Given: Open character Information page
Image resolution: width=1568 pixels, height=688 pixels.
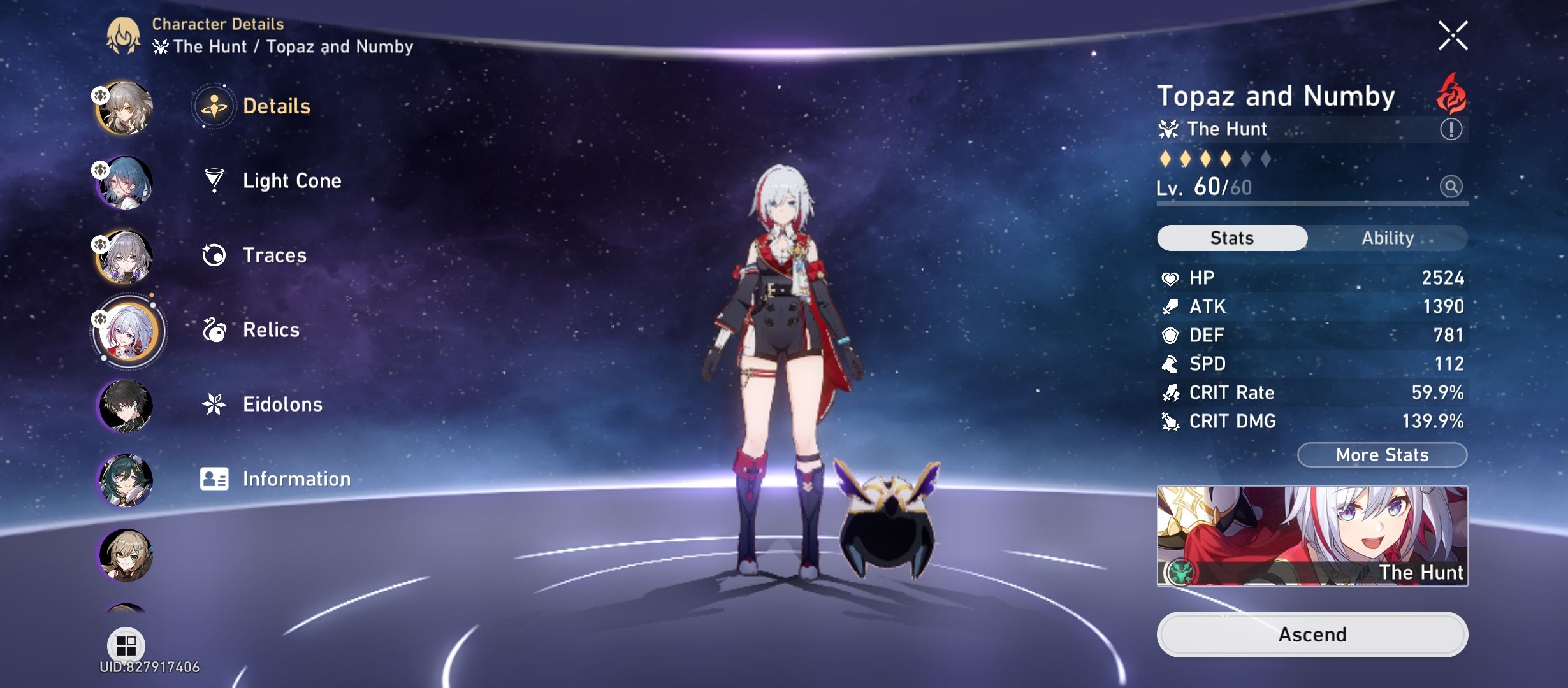Looking at the screenshot, I should click(296, 478).
